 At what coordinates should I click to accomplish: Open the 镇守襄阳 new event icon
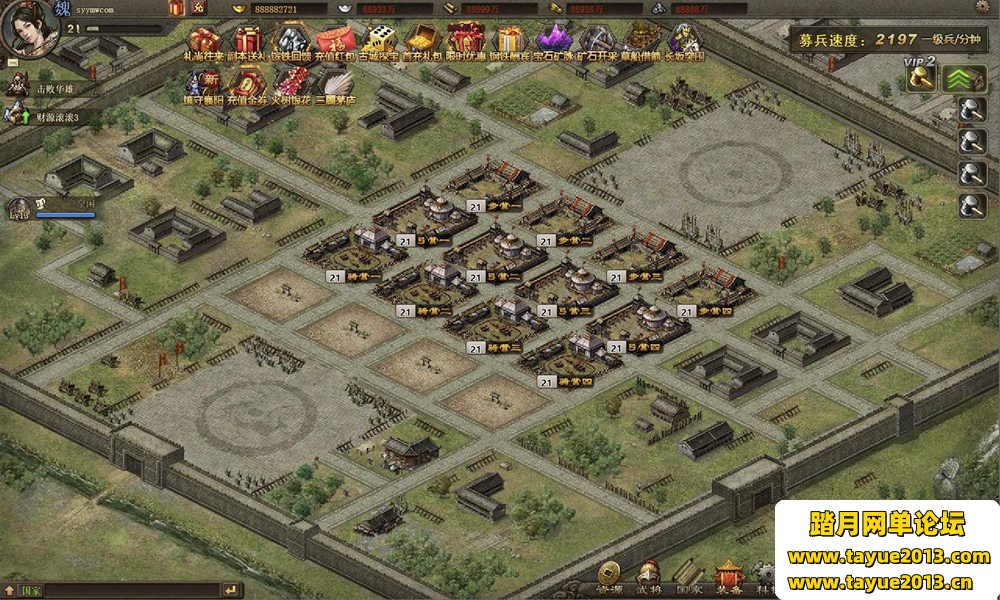[203, 84]
